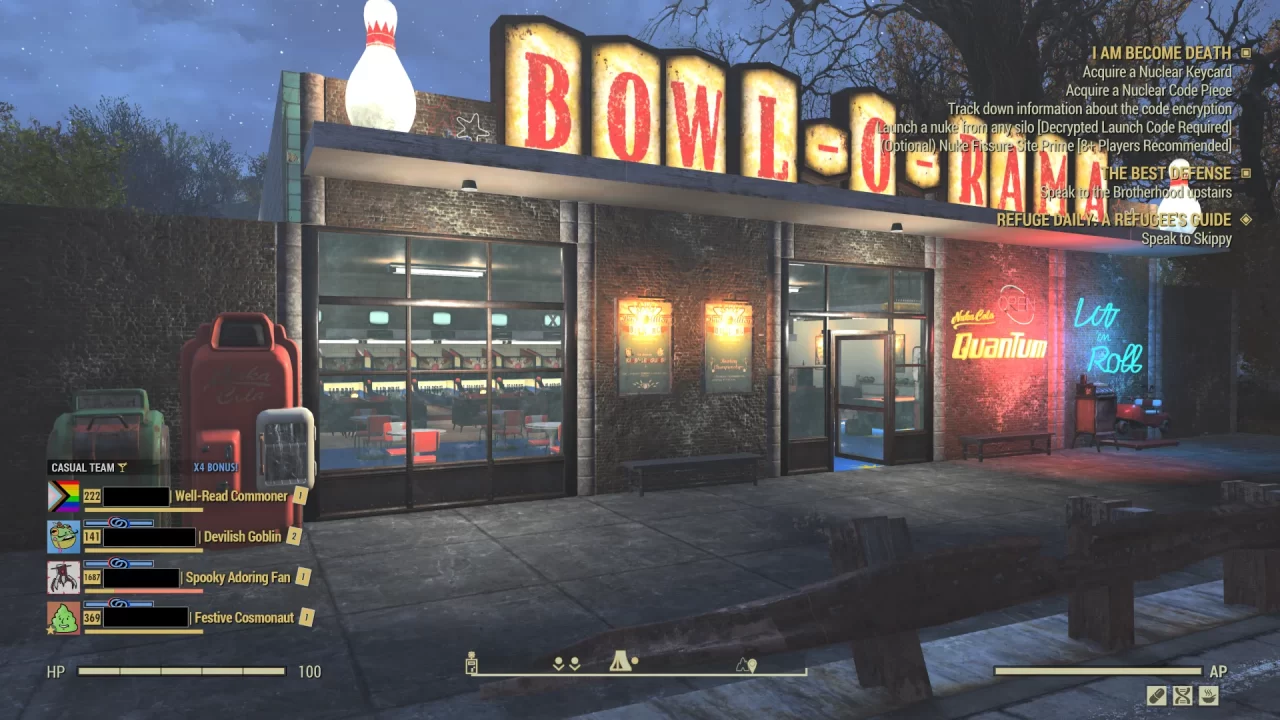
Task: Click Devilish Goblin's frog avatar
Action: [x=62, y=537]
